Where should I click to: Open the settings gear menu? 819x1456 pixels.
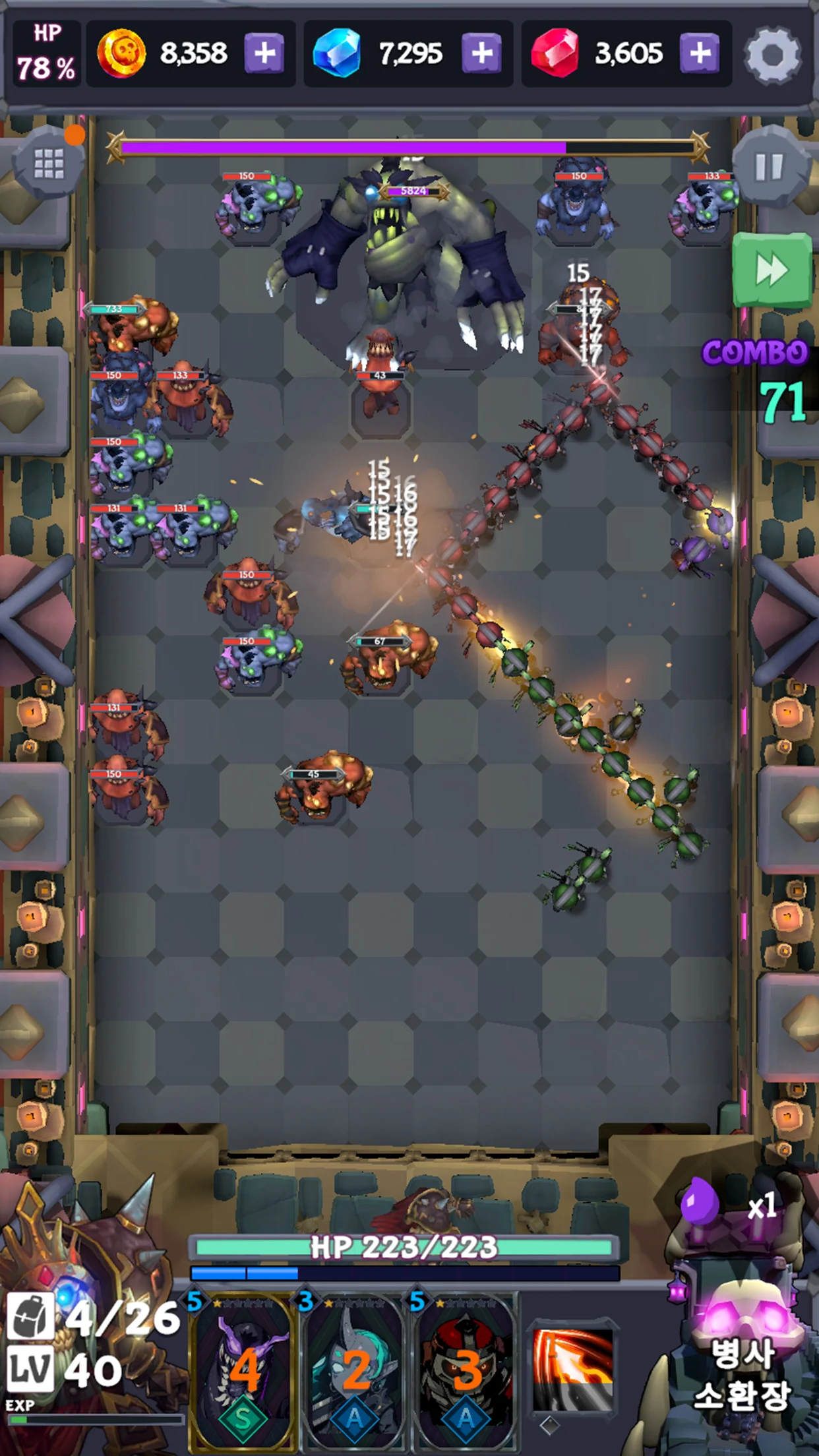(772, 55)
